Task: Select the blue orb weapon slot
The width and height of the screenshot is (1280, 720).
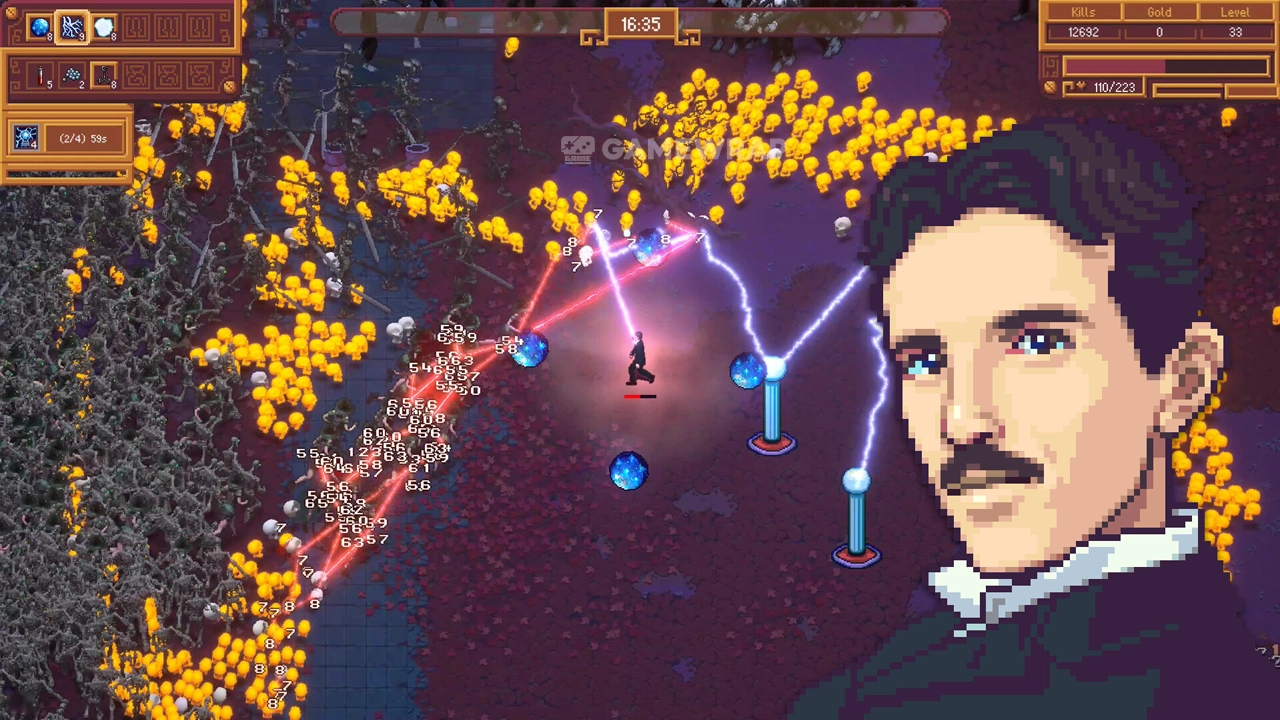Action: tap(40, 28)
